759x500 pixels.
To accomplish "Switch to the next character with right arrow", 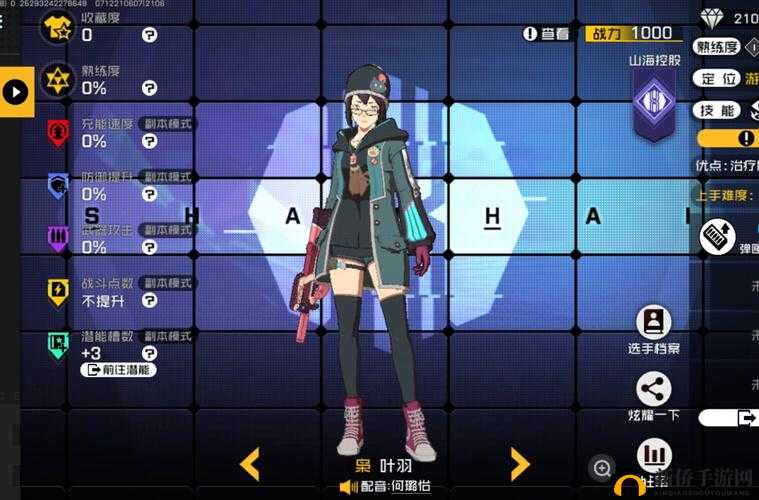I will click(x=519, y=463).
